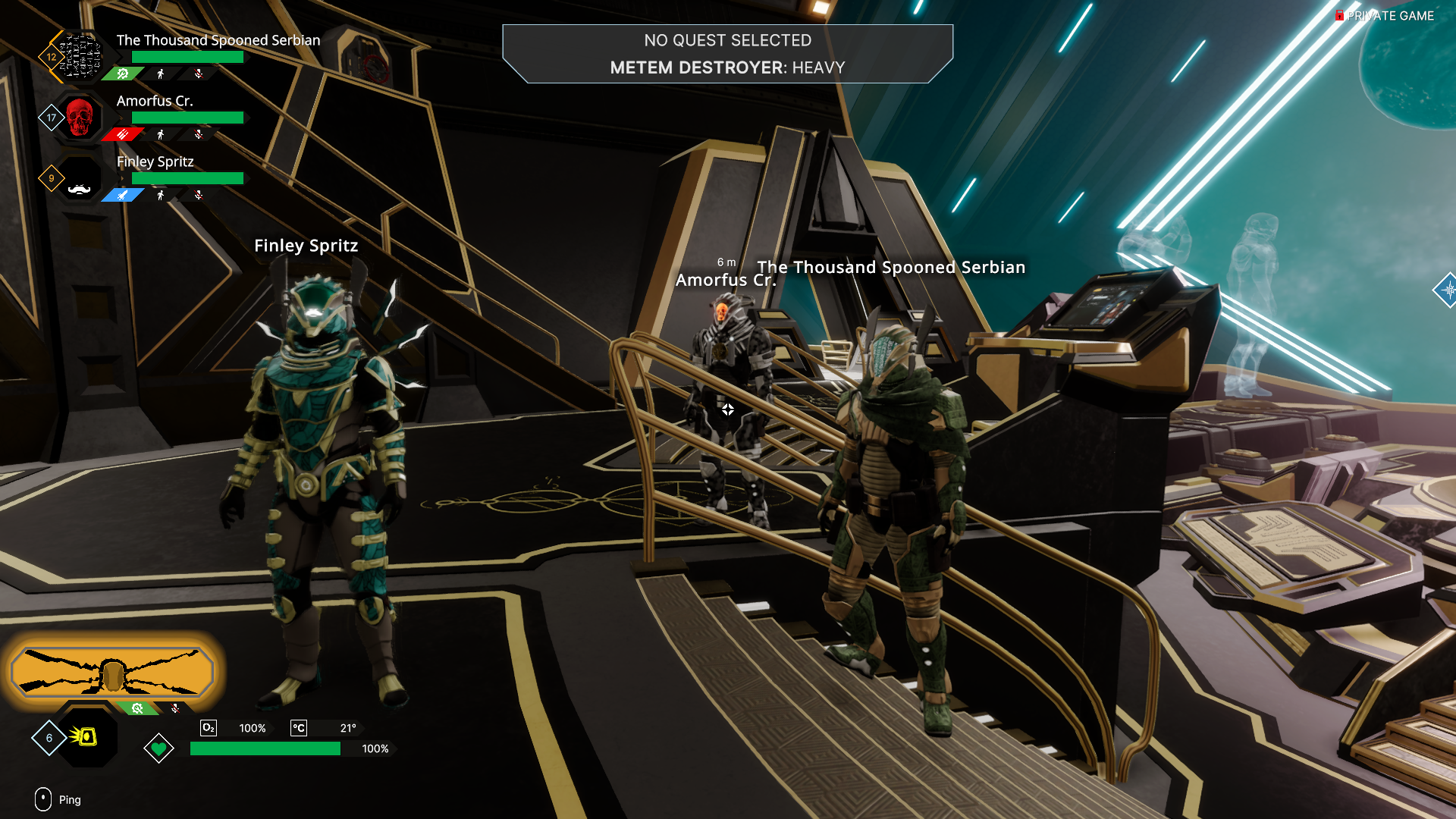Click the green engineer class icon under Serbian
The height and width of the screenshot is (819, 1456).
pyautogui.click(x=123, y=74)
